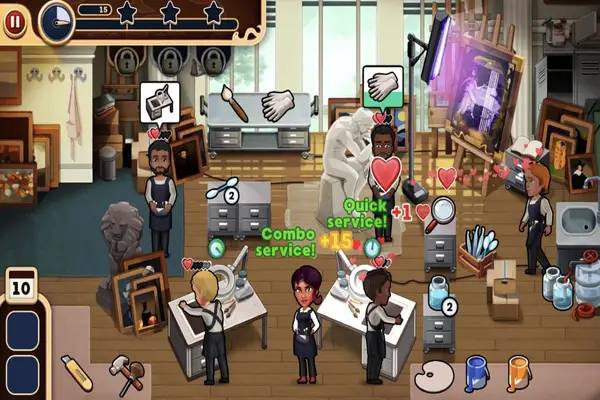
Task: Pause the game with the red button
Action: (x=14, y=21)
